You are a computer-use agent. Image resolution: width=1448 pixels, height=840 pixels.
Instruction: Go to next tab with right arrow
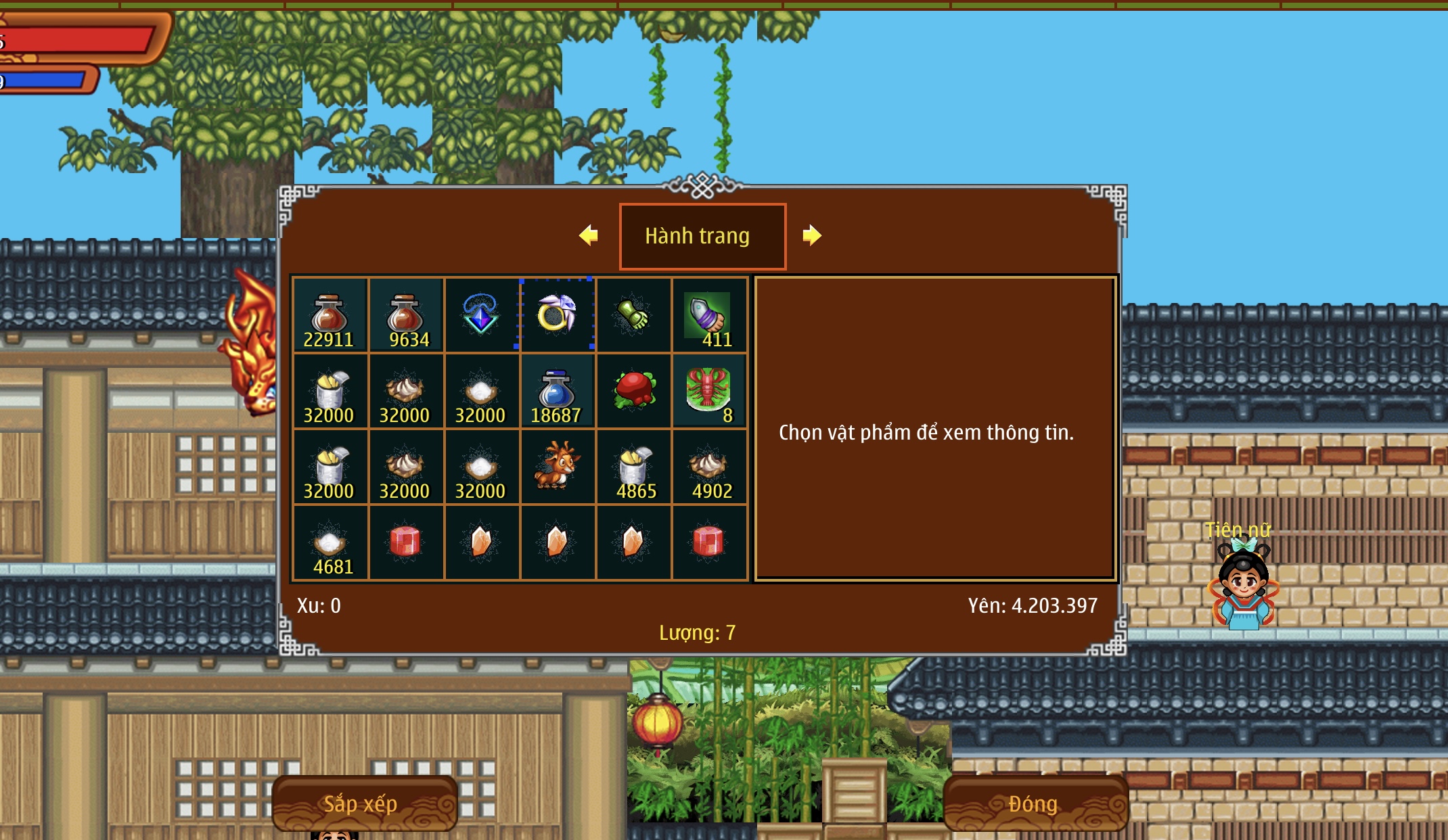point(811,235)
